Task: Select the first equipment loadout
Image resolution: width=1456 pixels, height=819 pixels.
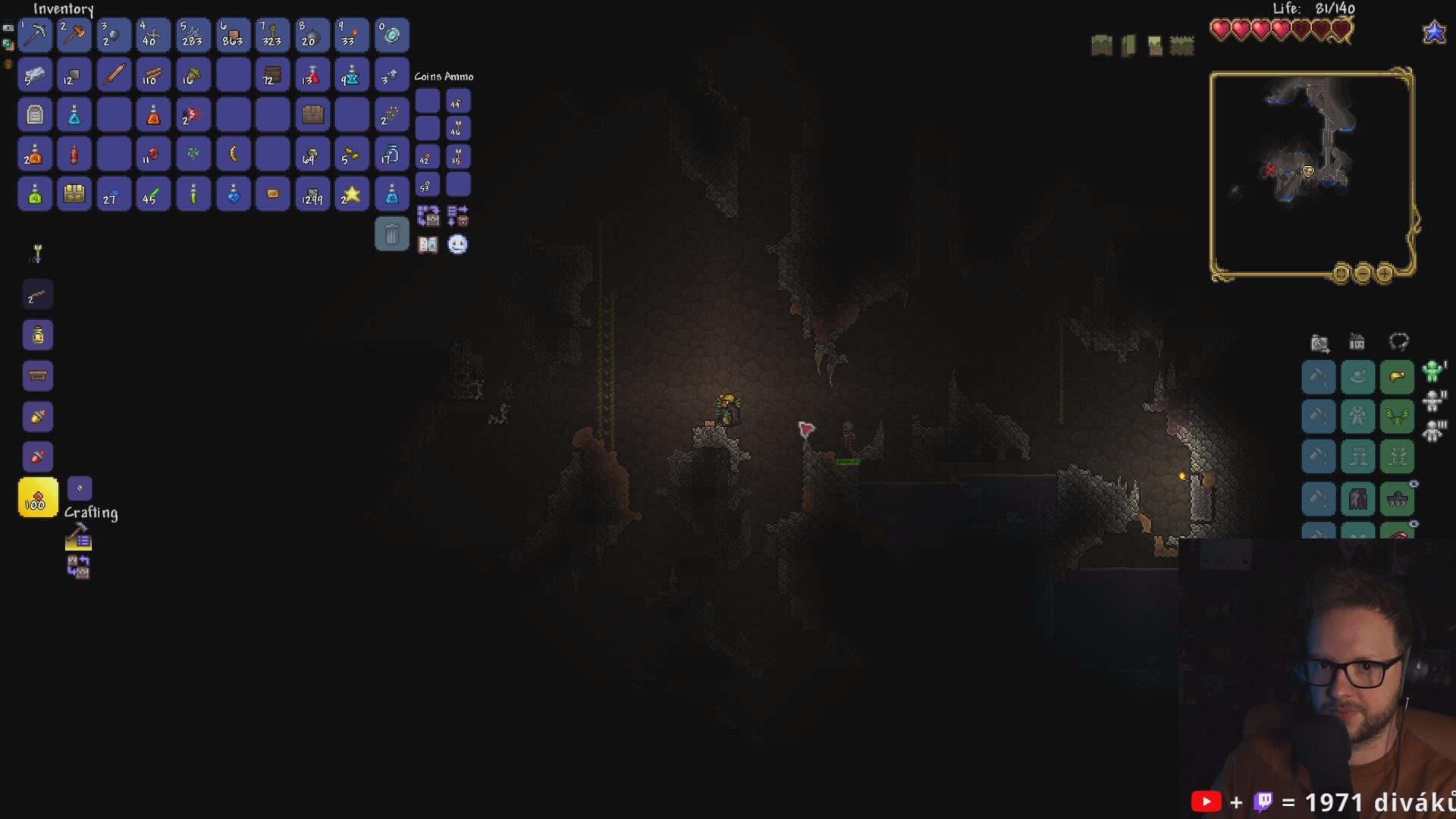Action: [1432, 372]
